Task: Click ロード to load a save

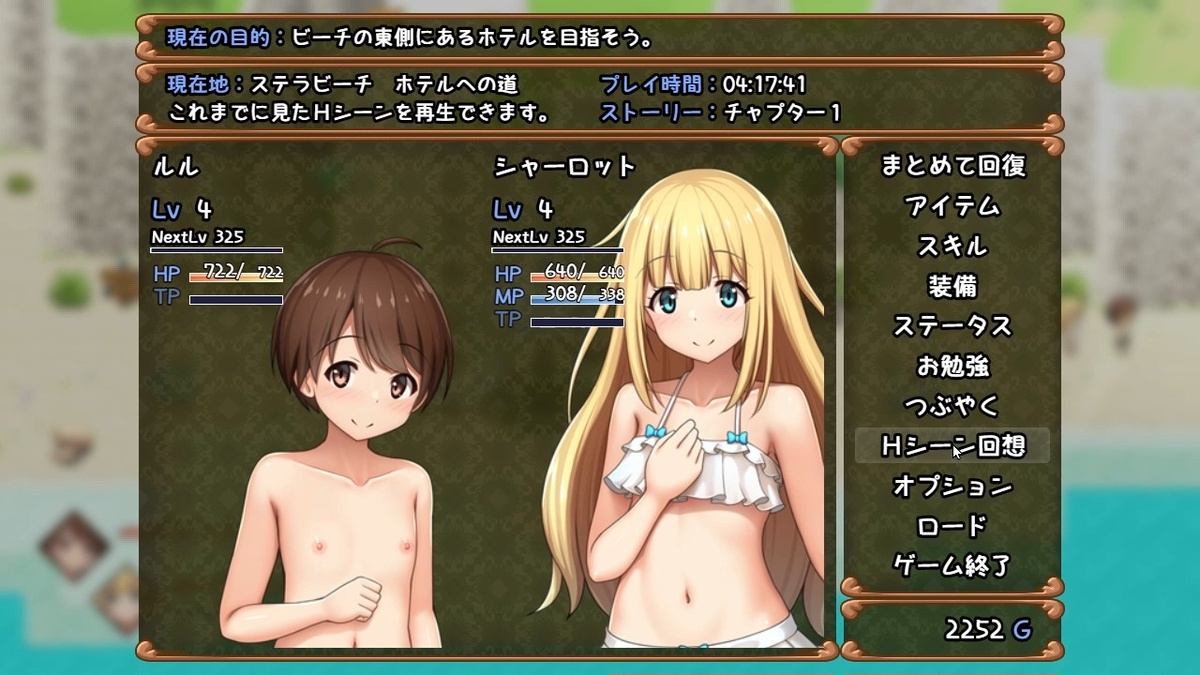Action: pyautogui.click(x=952, y=526)
